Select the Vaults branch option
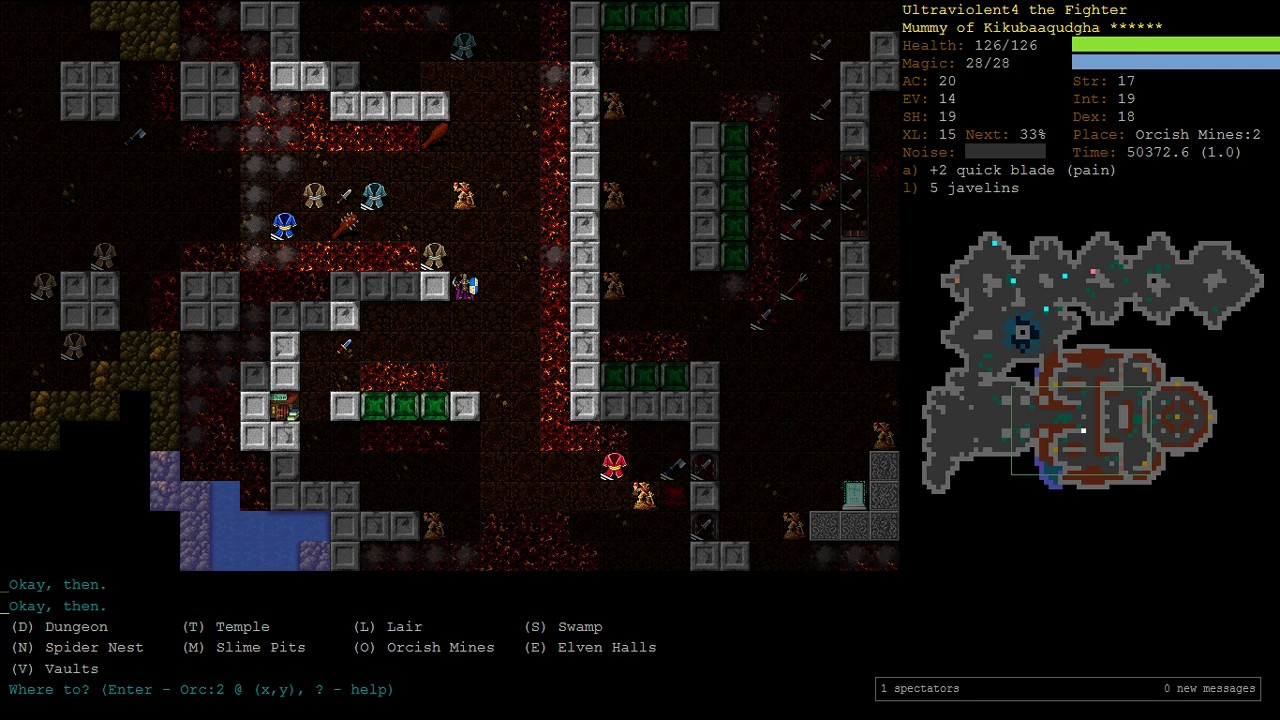 click(54, 669)
